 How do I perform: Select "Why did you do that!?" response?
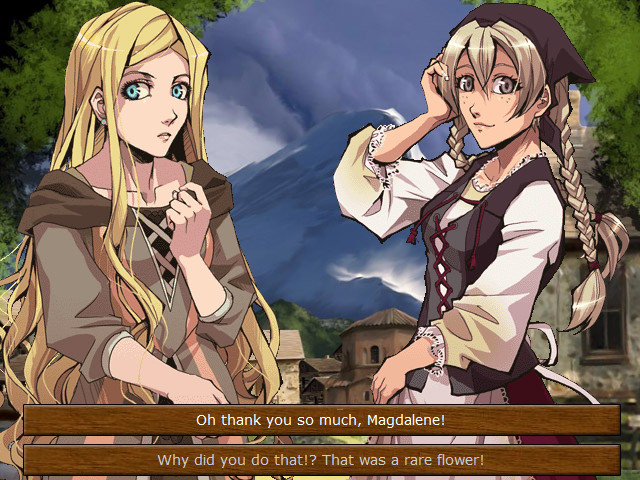click(320, 460)
